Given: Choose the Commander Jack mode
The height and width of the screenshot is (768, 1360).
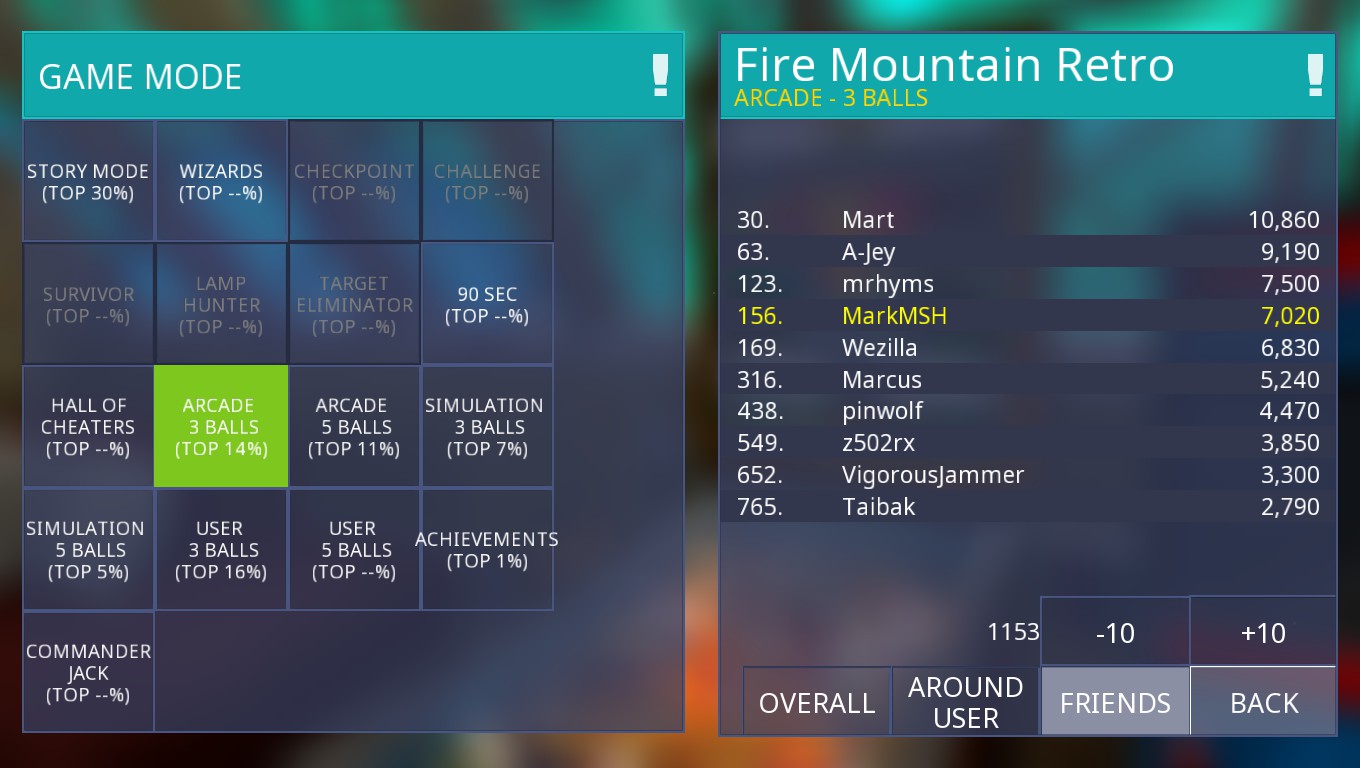Looking at the screenshot, I should tap(88, 673).
